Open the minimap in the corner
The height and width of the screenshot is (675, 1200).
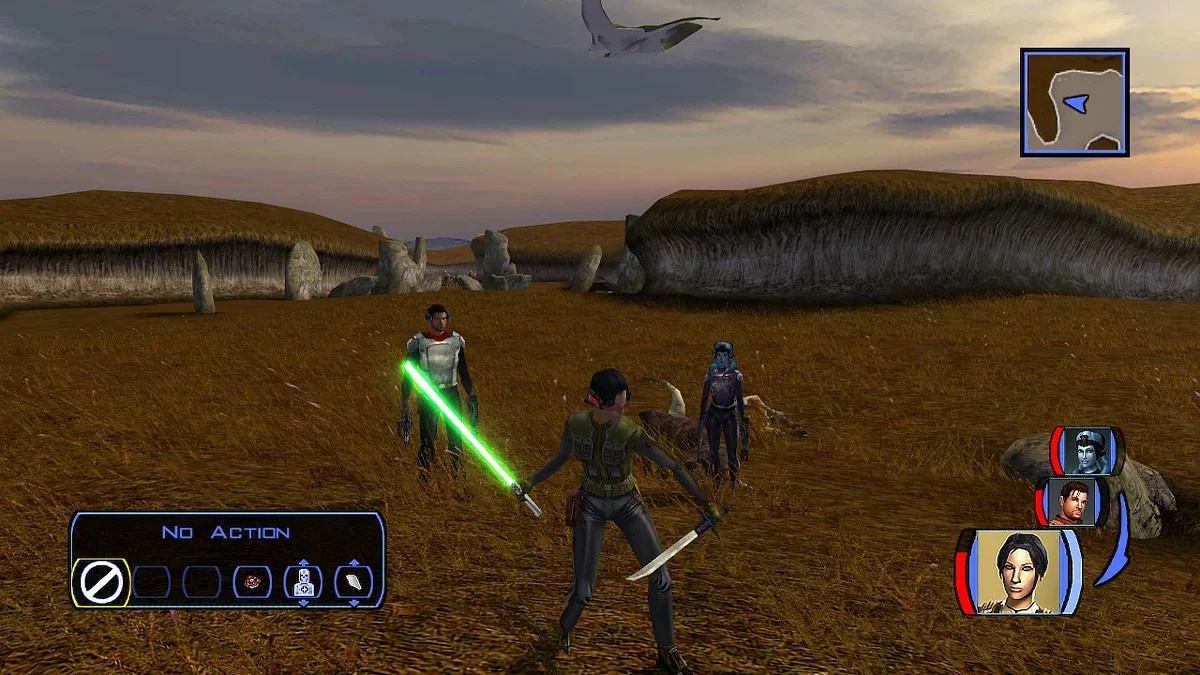[1074, 102]
